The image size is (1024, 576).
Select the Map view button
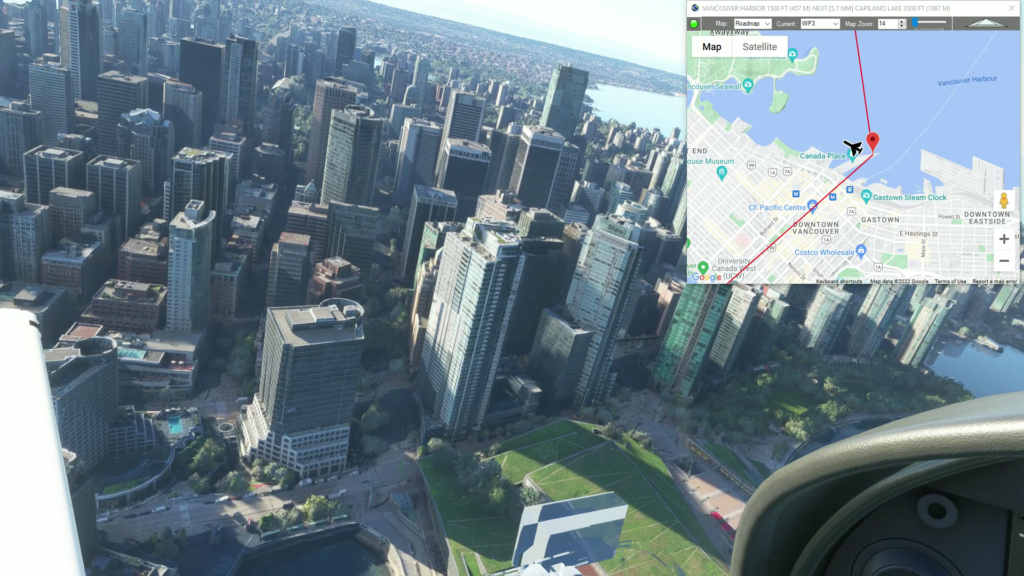tap(712, 47)
